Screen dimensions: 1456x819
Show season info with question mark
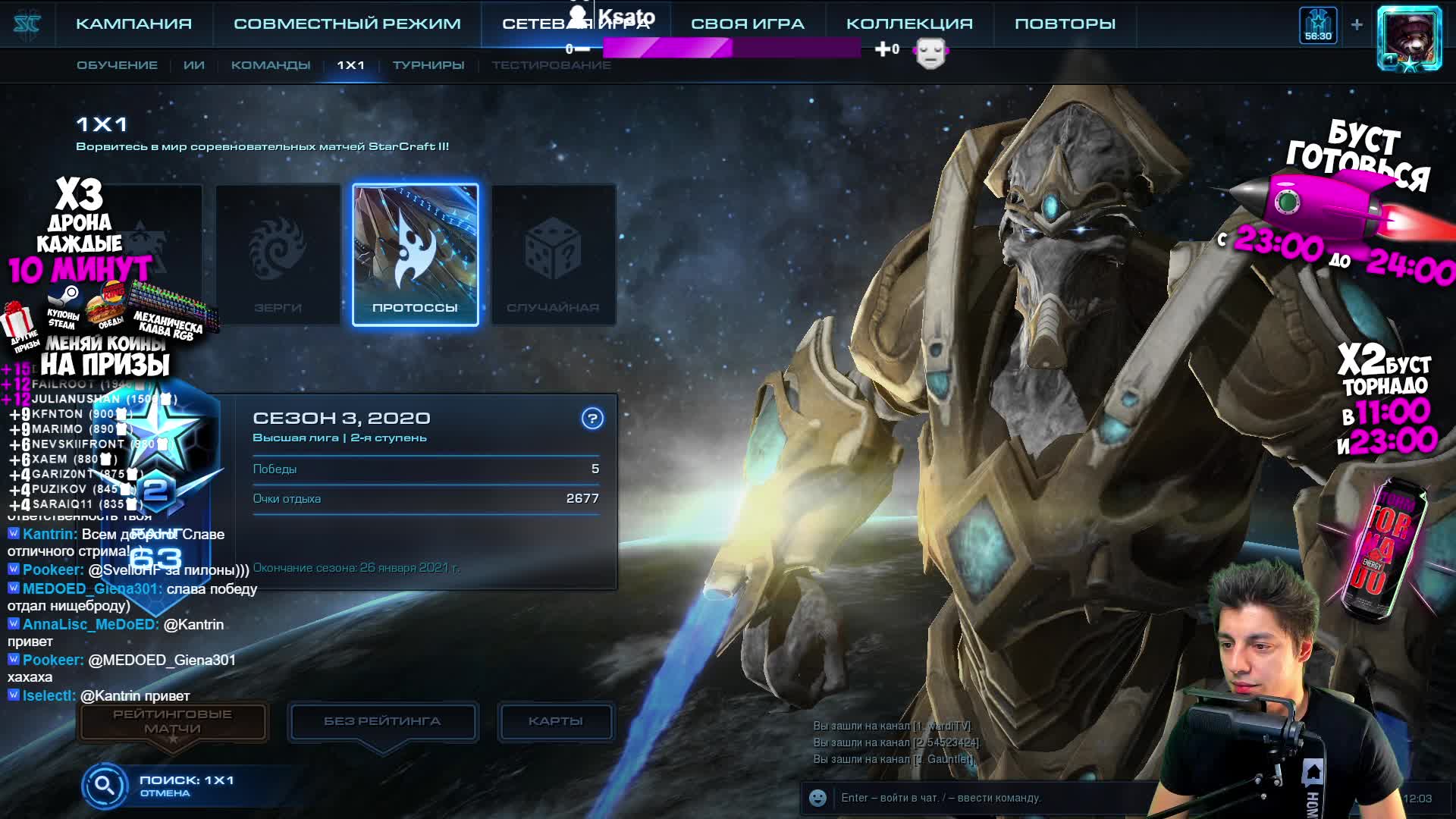(592, 418)
